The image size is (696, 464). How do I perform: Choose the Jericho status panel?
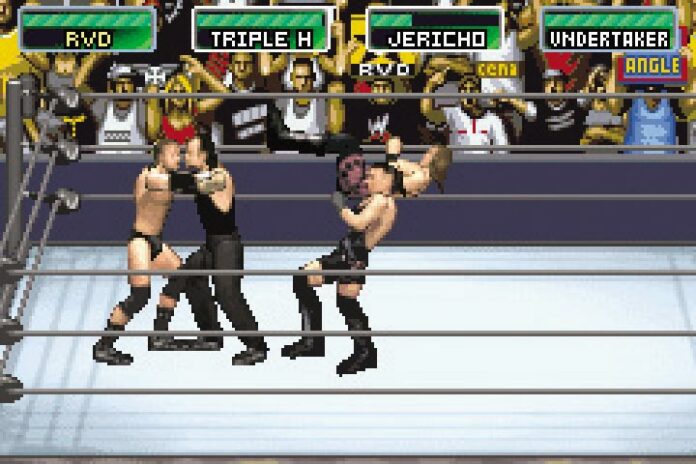tap(435, 30)
